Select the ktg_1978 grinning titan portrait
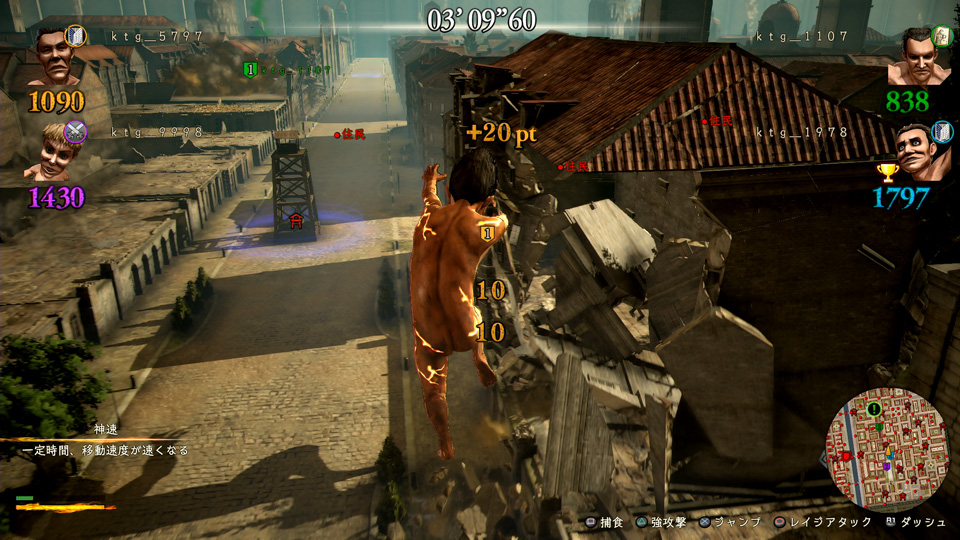 coord(915,153)
